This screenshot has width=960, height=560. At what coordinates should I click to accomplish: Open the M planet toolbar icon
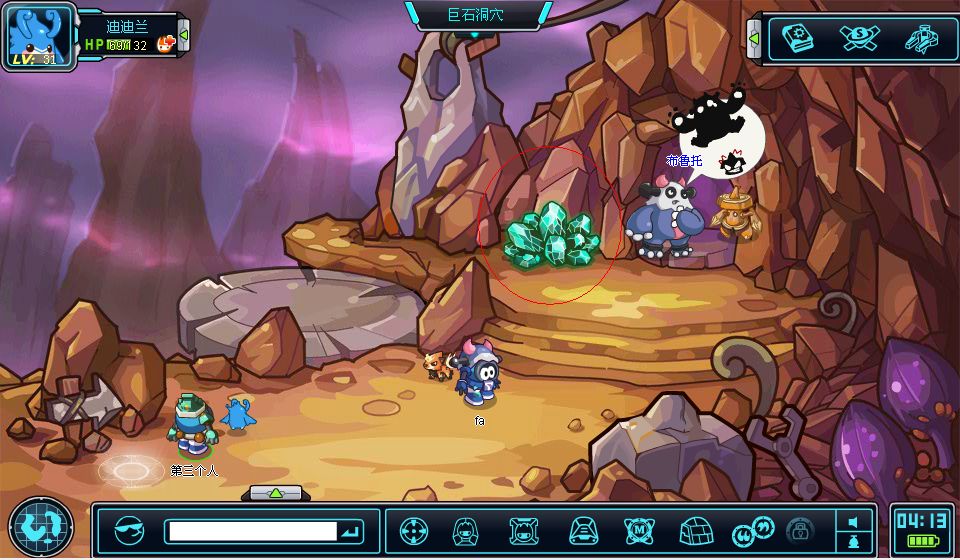pos(639,531)
